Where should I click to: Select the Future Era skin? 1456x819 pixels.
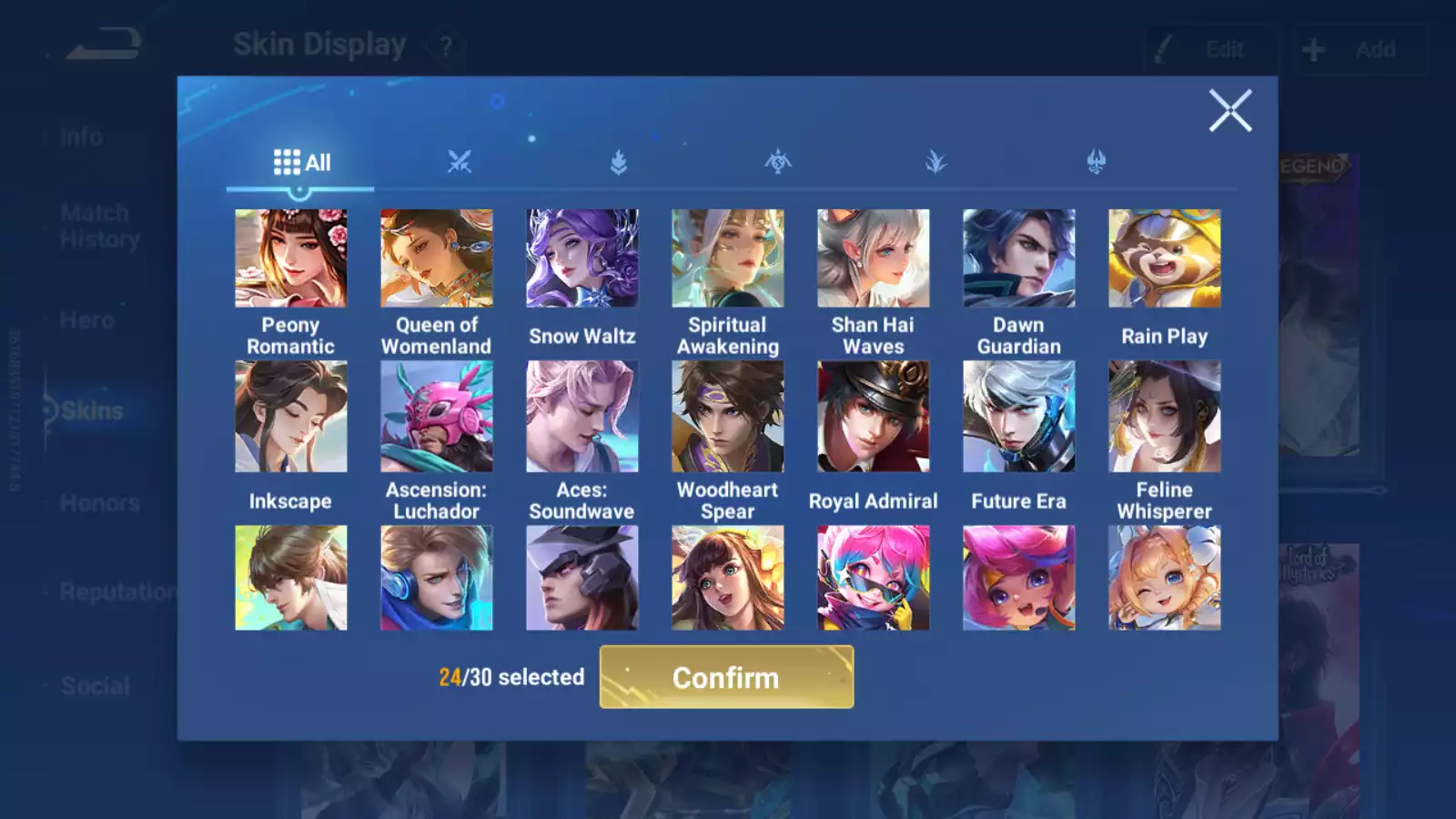1019,417
